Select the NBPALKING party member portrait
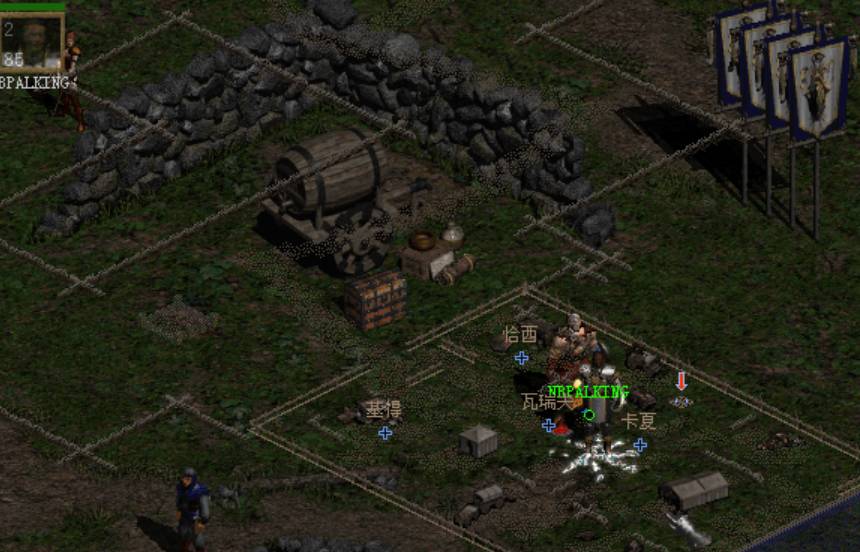Image resolution: width=860 pixels, height=552 pixels. (x=33, y=41)
